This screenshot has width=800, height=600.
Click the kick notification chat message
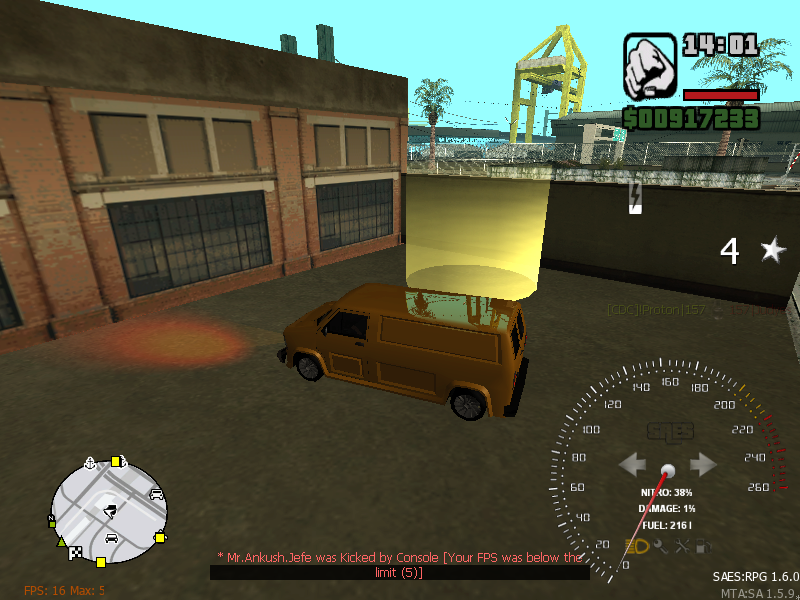(x=400, y=565)
